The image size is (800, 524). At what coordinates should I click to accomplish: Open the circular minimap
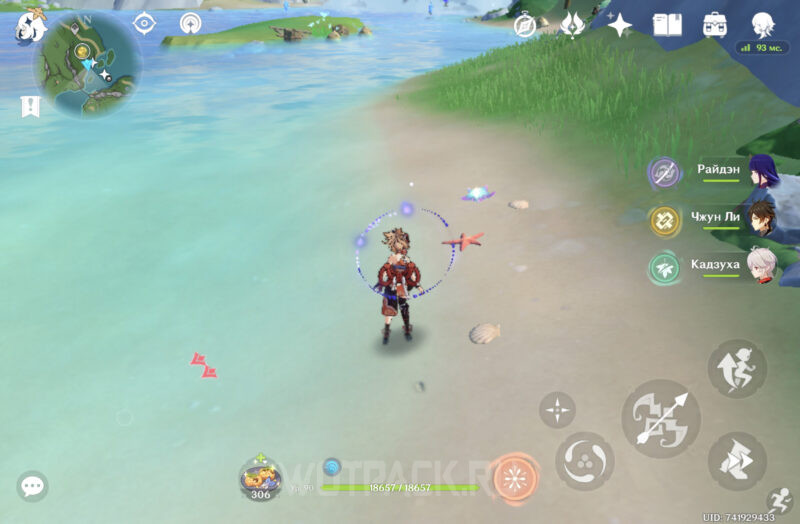(x=87, y=64)
